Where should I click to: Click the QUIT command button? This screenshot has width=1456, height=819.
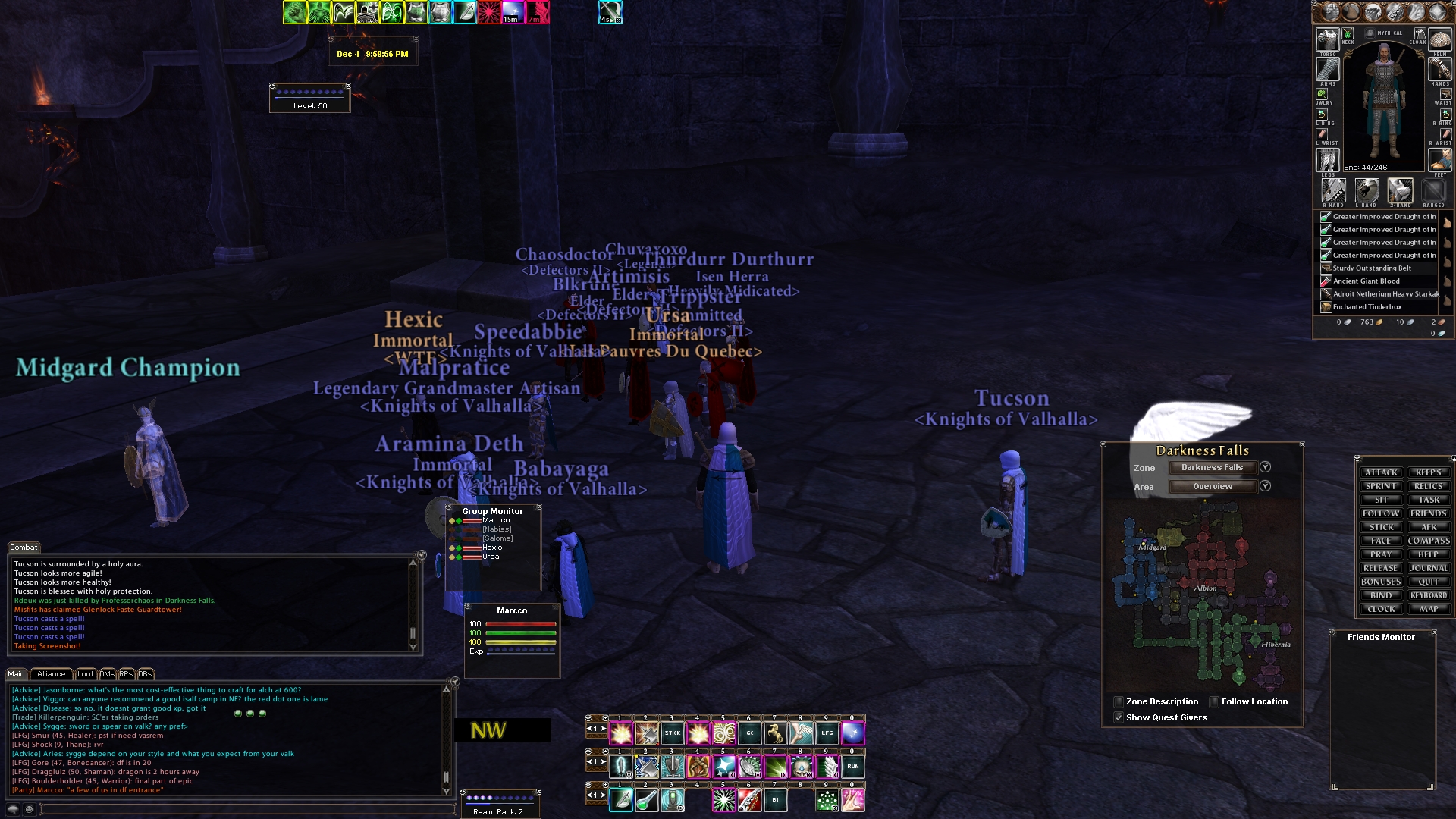1429,582
